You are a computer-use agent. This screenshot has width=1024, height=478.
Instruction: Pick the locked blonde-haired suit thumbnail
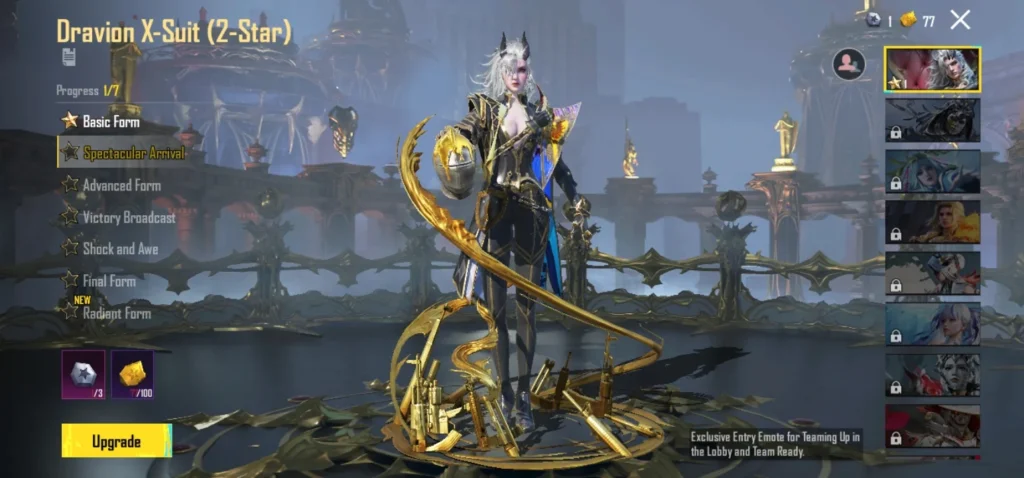pyautogui.click(x=932, y=222)
